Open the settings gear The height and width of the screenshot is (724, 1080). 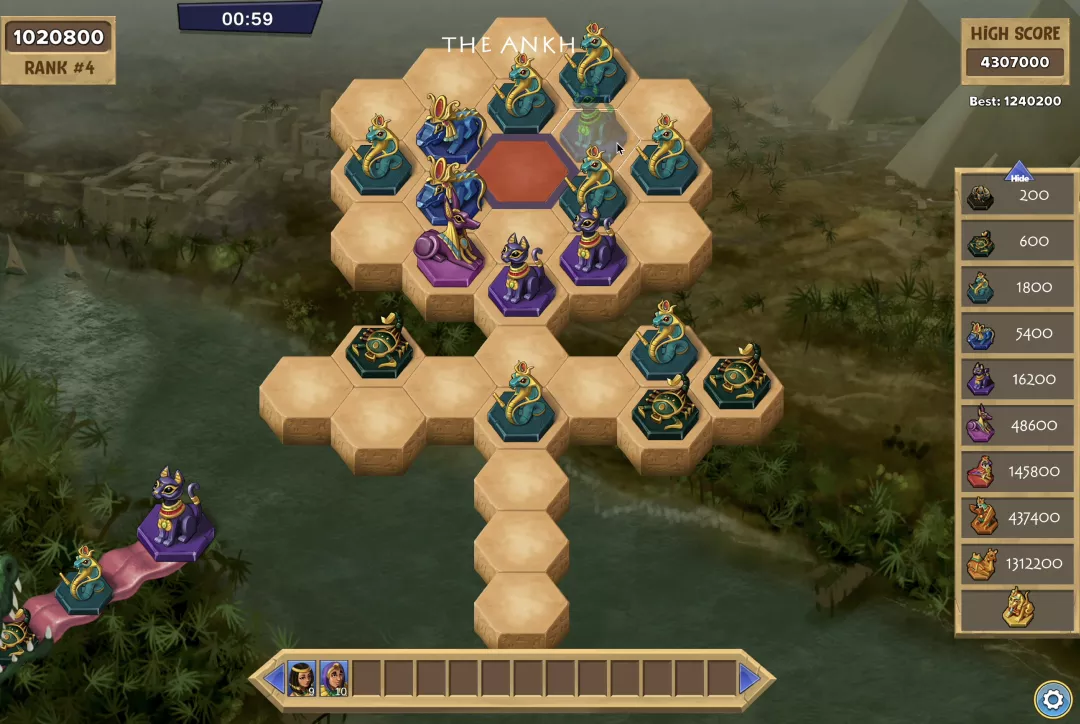(x=1051, y=697)
